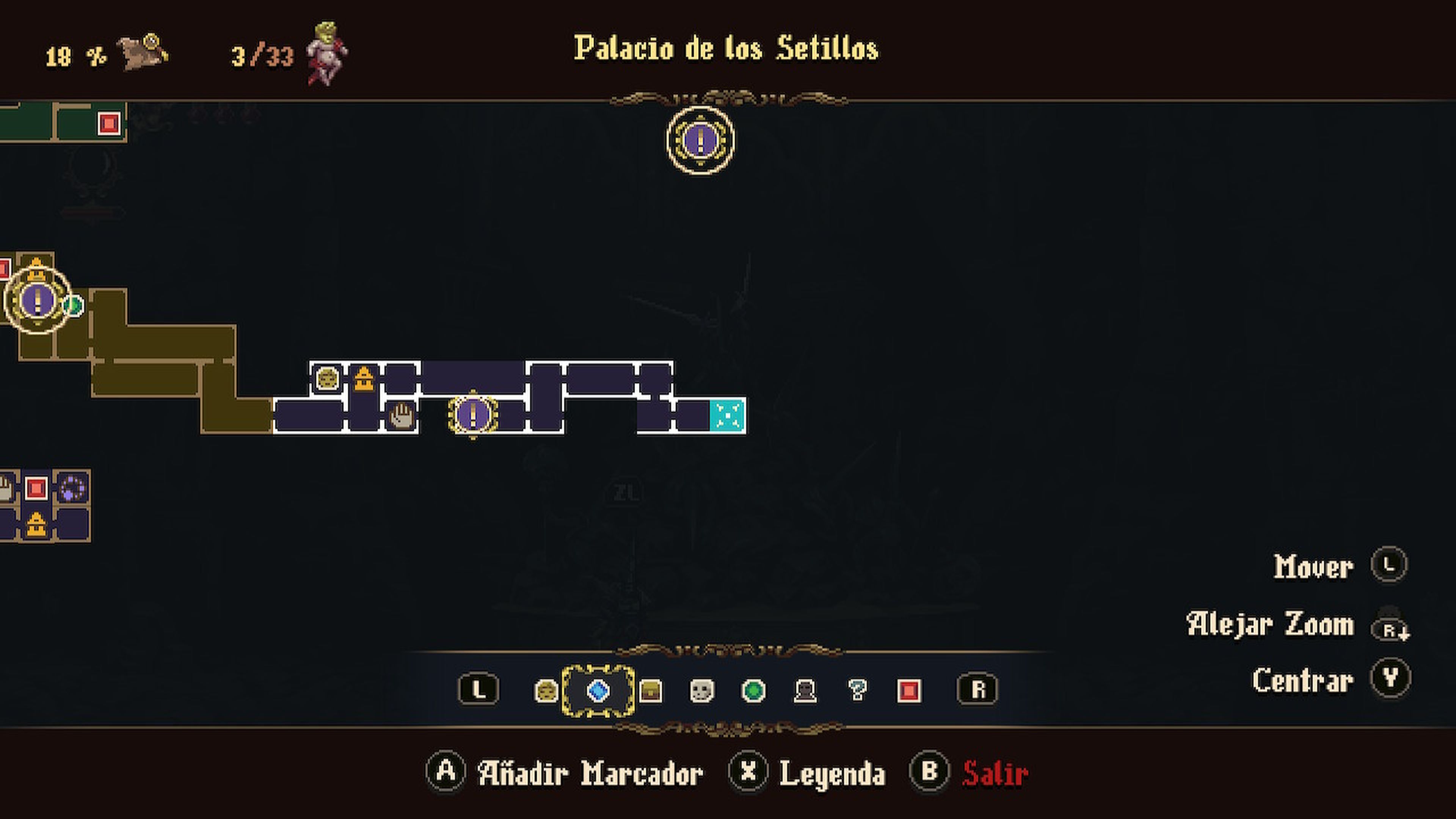This screenshot has height=819, width=1456.
Task: Choose the red square marker type
Action: pos(909,691)
